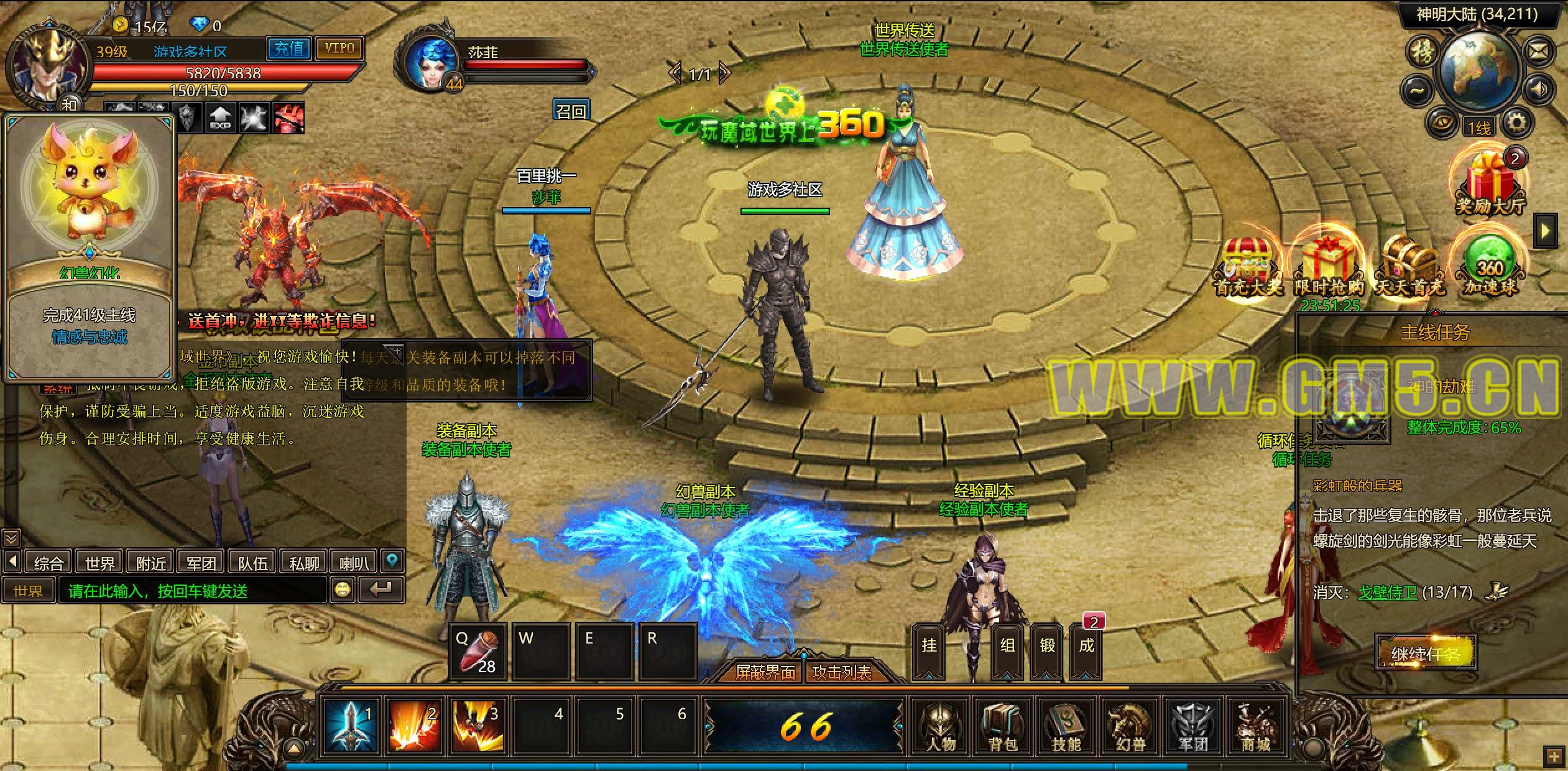The width and height of the screenshot is (1568, 771).
Task: Recall the pet with 召回 button
Action: click(571, 111)
